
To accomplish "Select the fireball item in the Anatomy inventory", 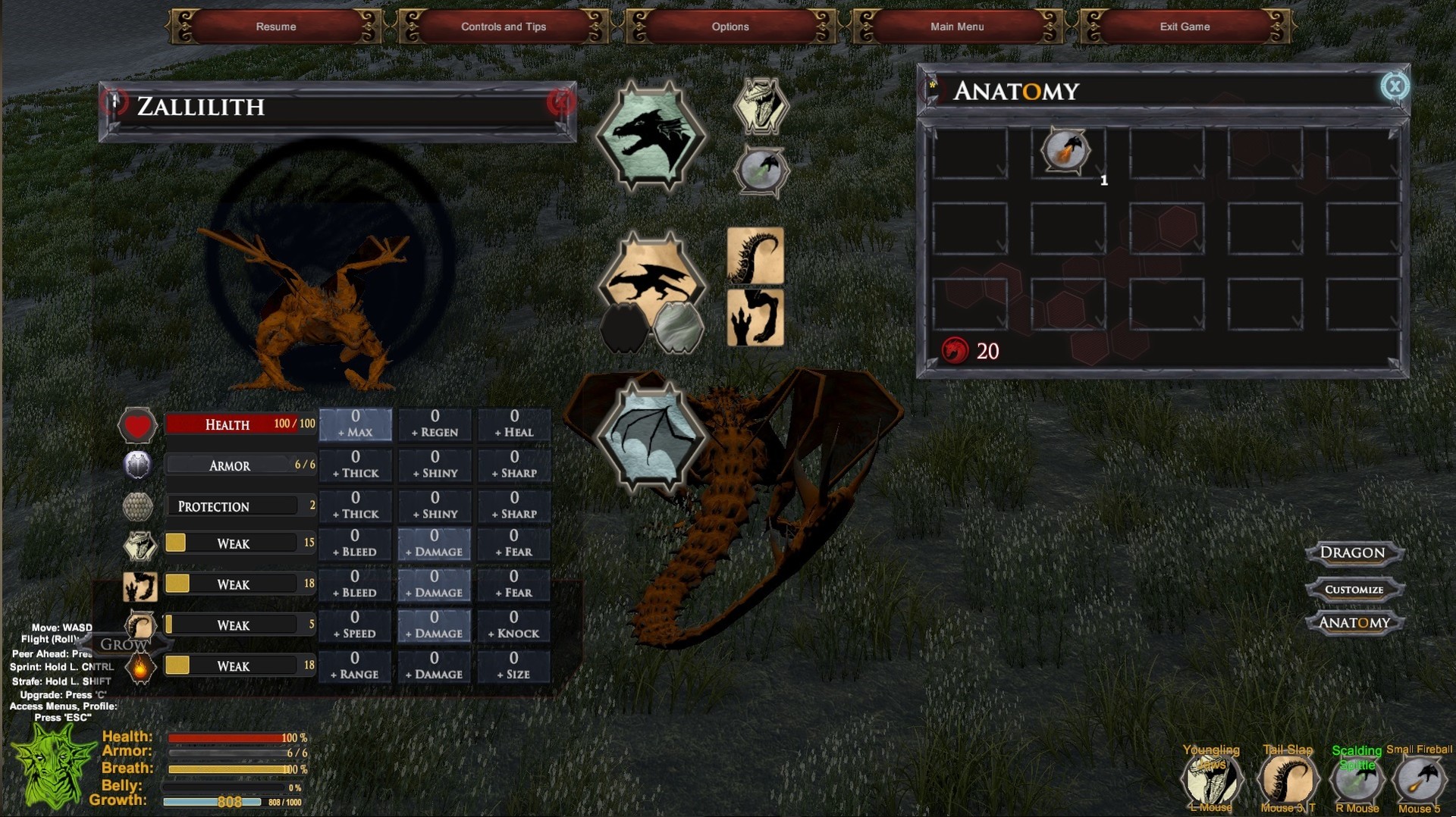I will tap(1065, 151).
